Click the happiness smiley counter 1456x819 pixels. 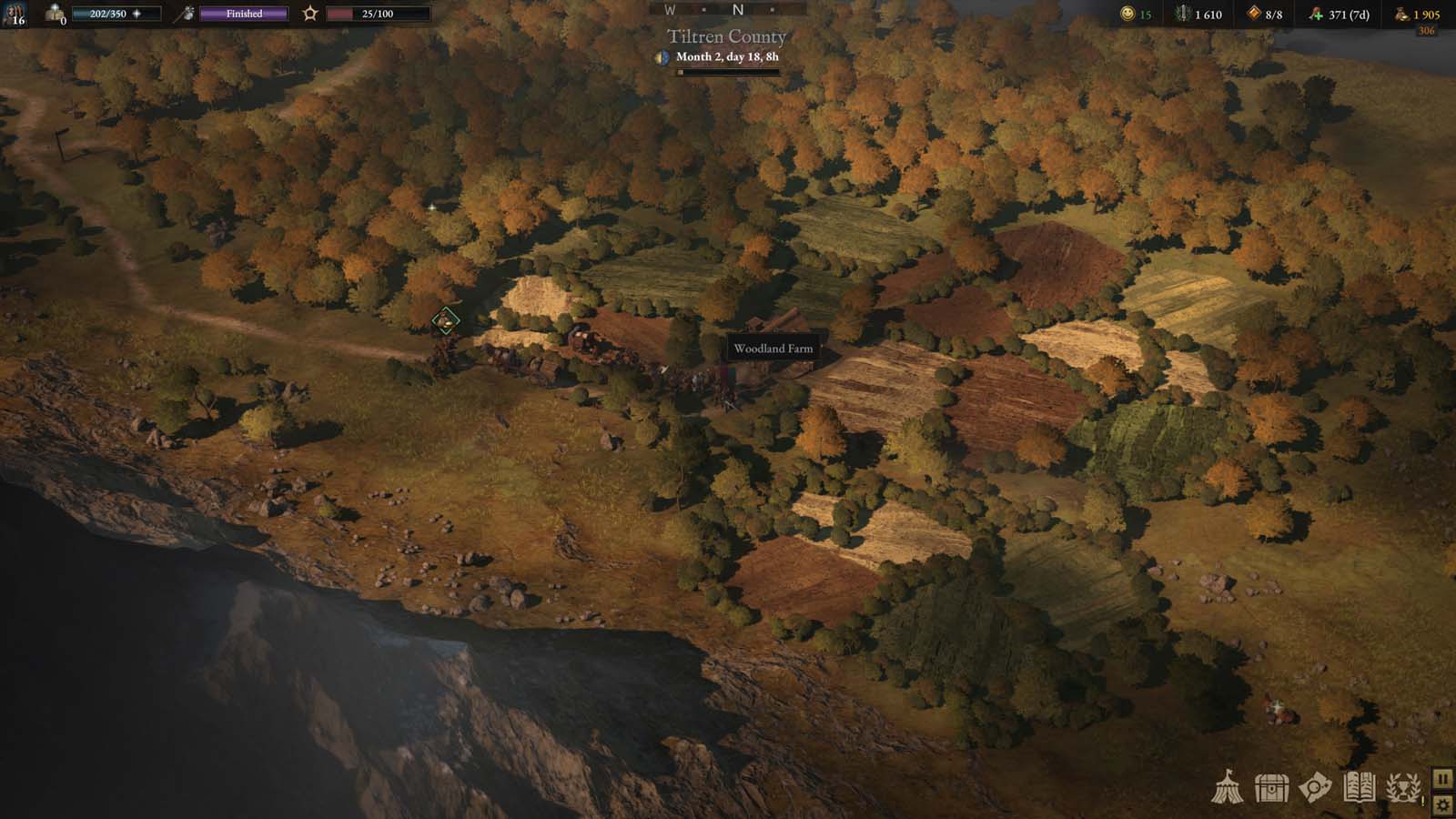click(x=1128, y=14)
